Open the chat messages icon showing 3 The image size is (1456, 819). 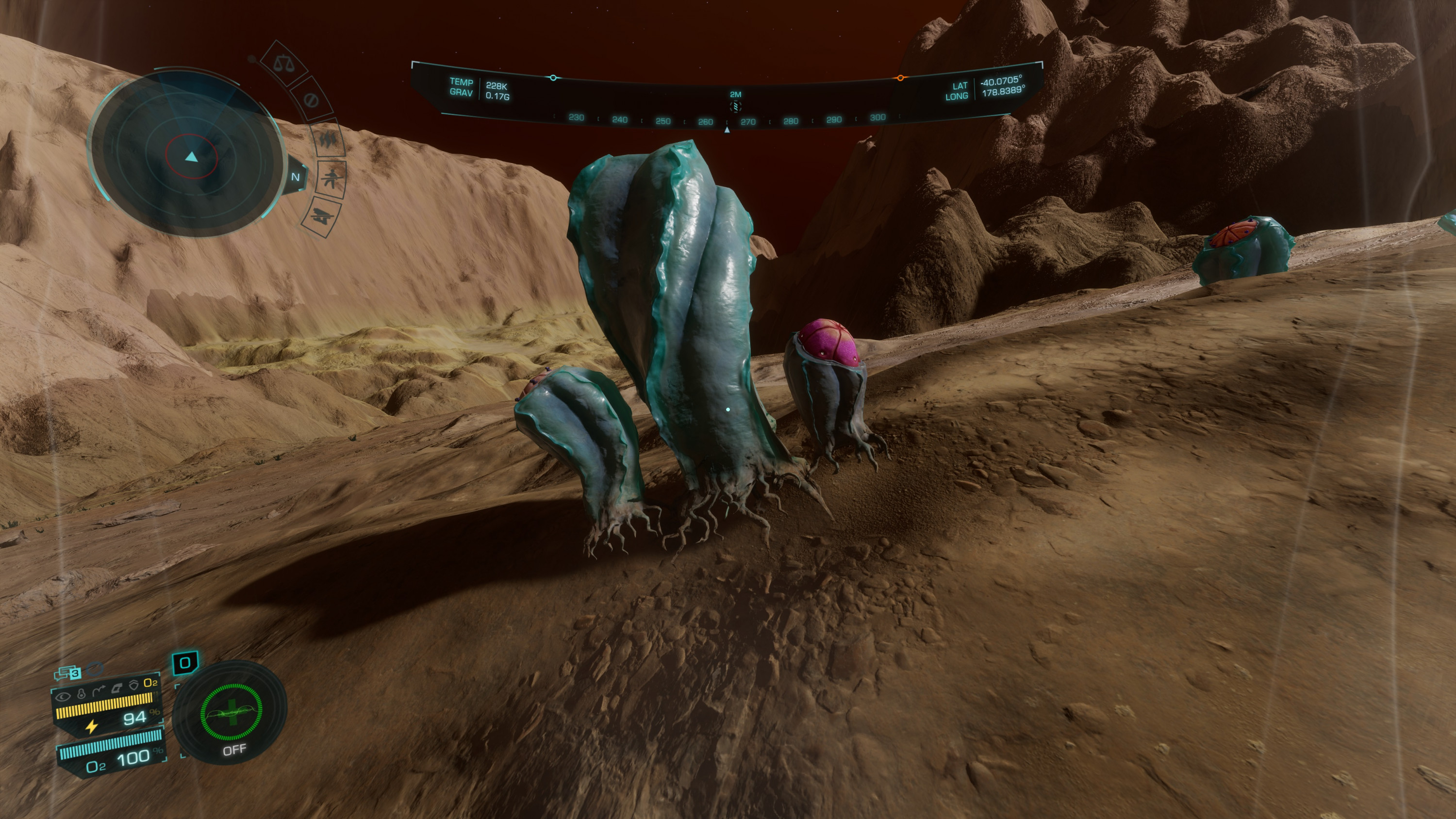point(68,672)
